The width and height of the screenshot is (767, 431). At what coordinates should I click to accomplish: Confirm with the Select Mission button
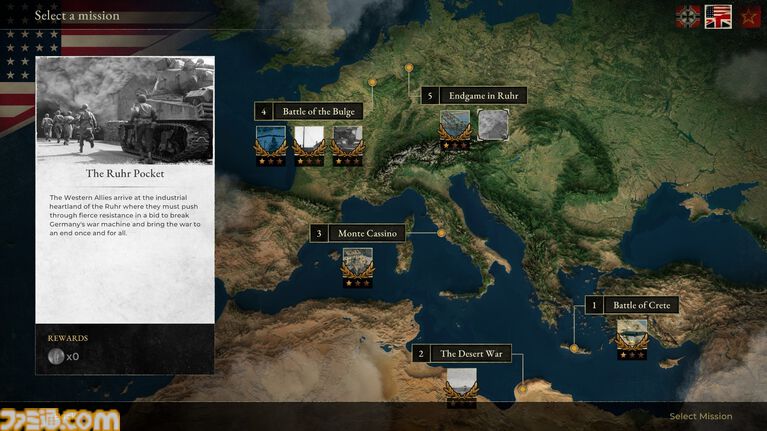click(x=700, y=416)
